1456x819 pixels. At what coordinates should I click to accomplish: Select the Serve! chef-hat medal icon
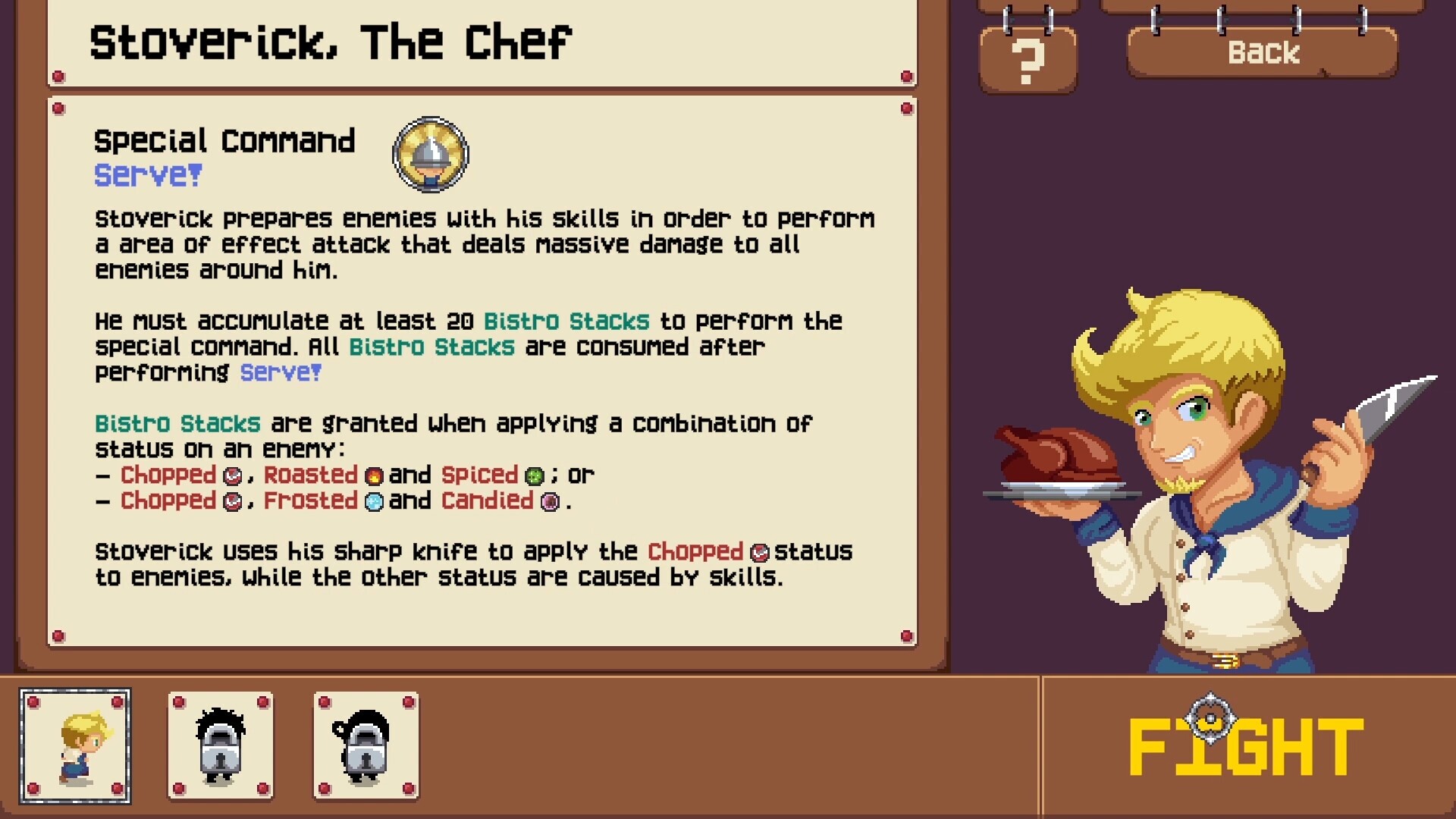point(430,154)
